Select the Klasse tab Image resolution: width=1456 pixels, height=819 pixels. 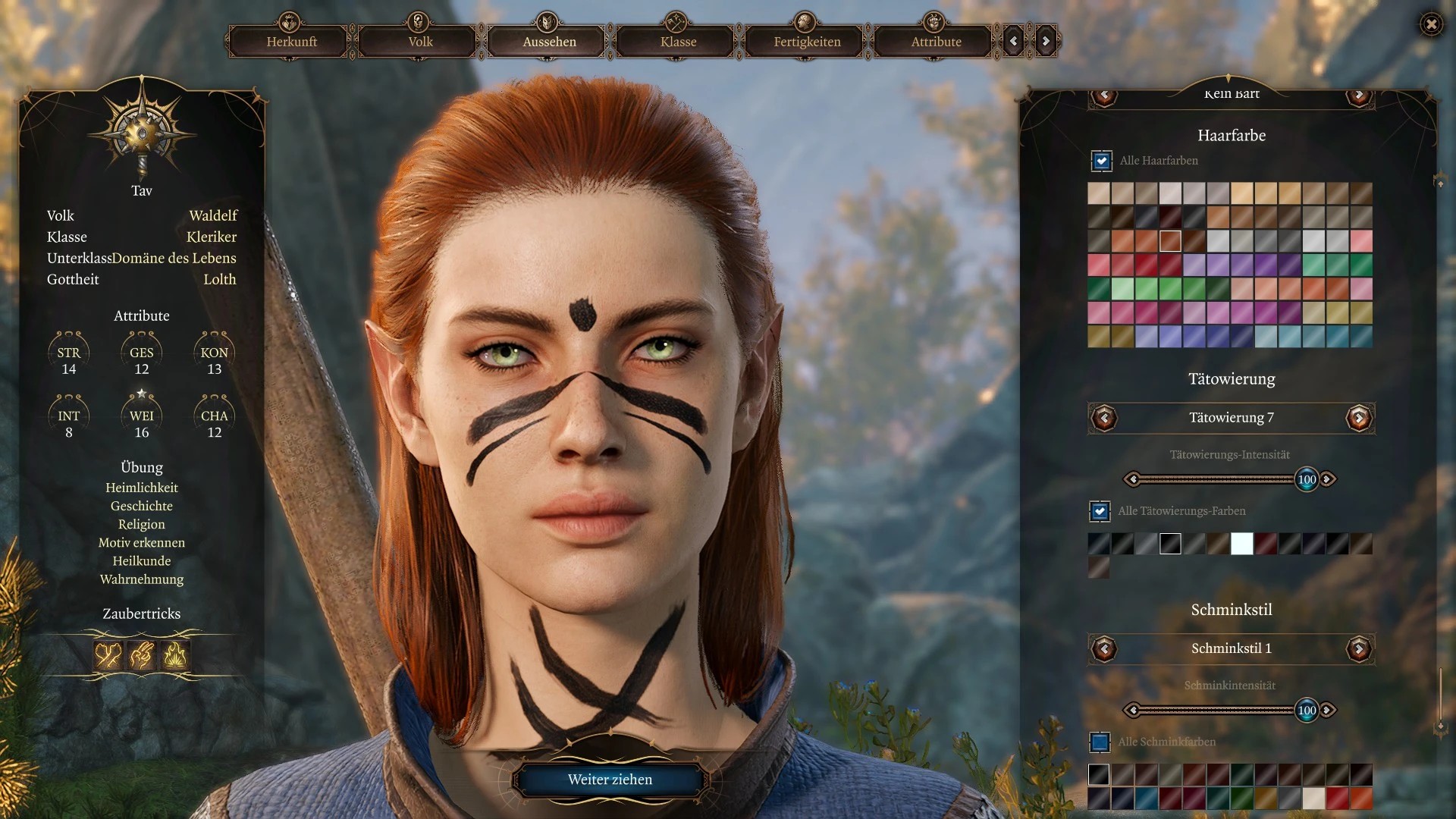point(678,42)
